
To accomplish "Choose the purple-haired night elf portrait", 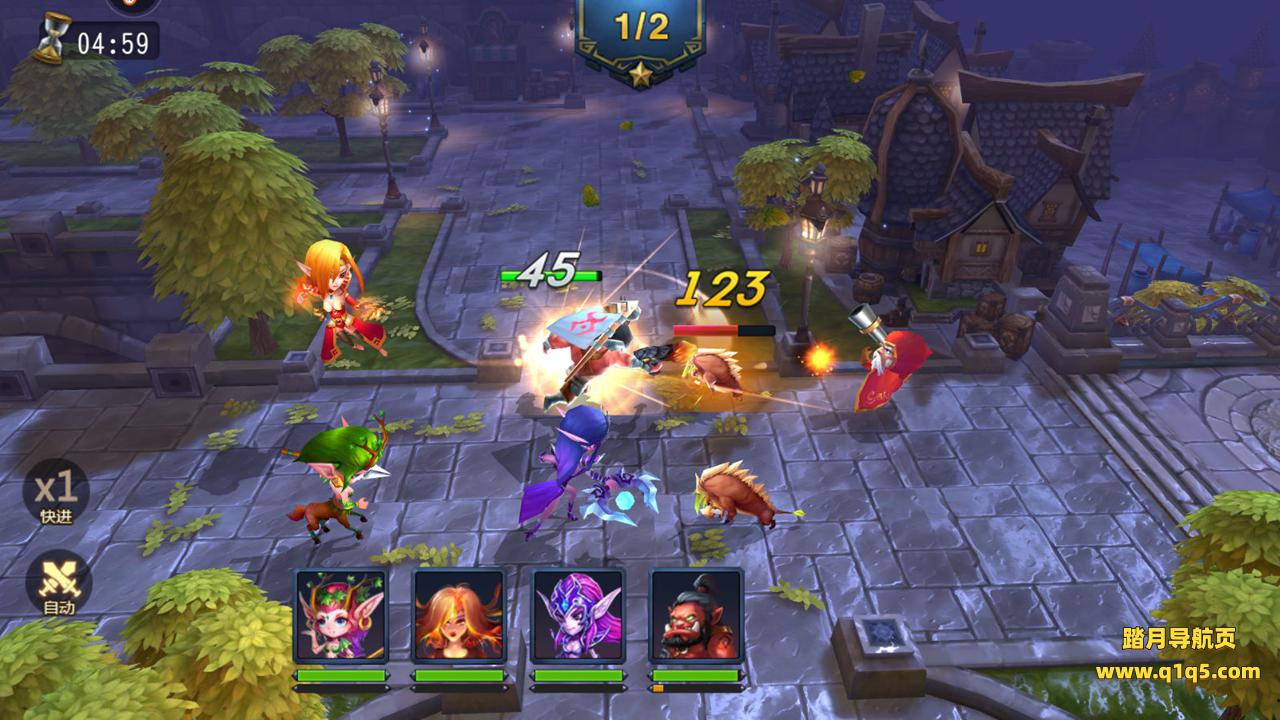I will [577, 615].
